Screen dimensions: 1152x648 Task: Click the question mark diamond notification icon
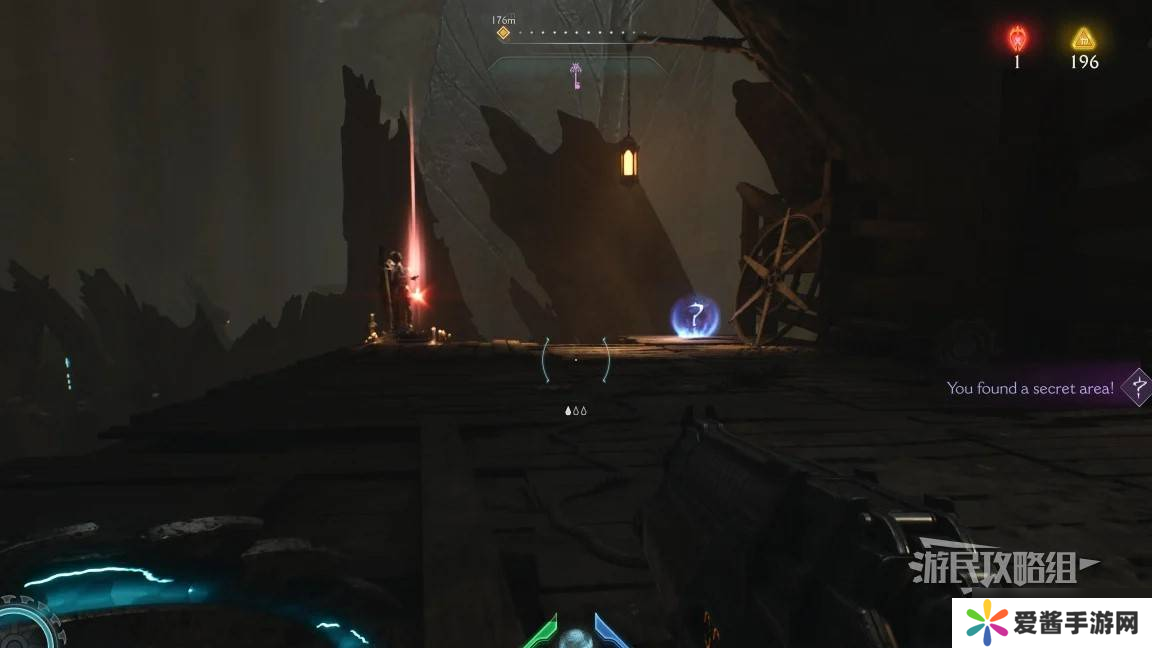pyautogui.click(x=1136, y=387)
